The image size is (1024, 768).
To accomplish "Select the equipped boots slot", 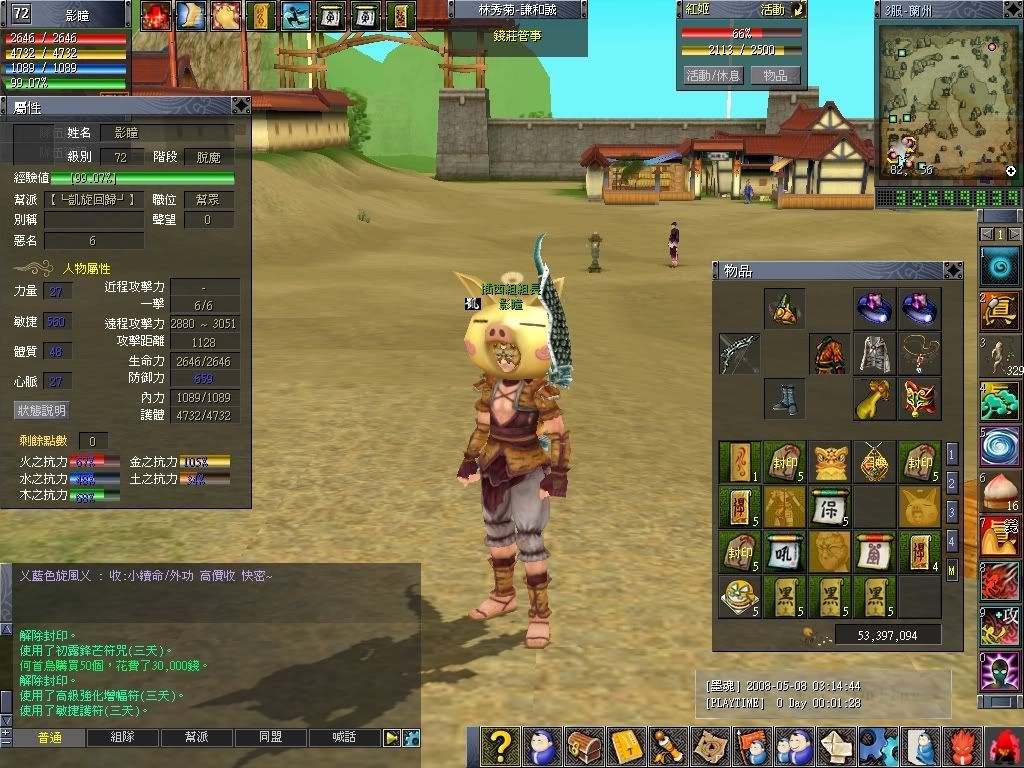I will [x=785, y=398].
